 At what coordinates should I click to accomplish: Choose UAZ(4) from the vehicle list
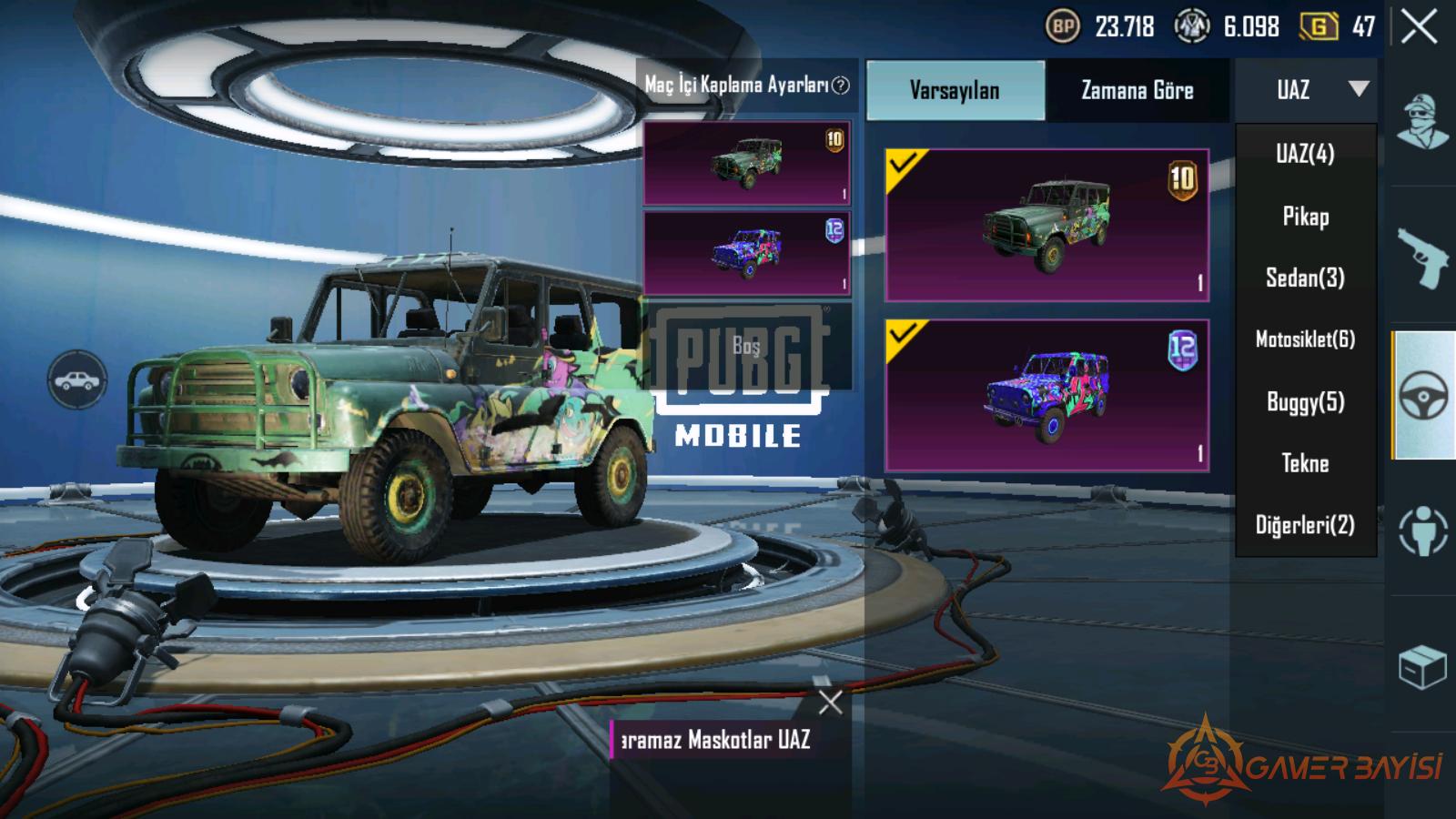click(1305, 153)
